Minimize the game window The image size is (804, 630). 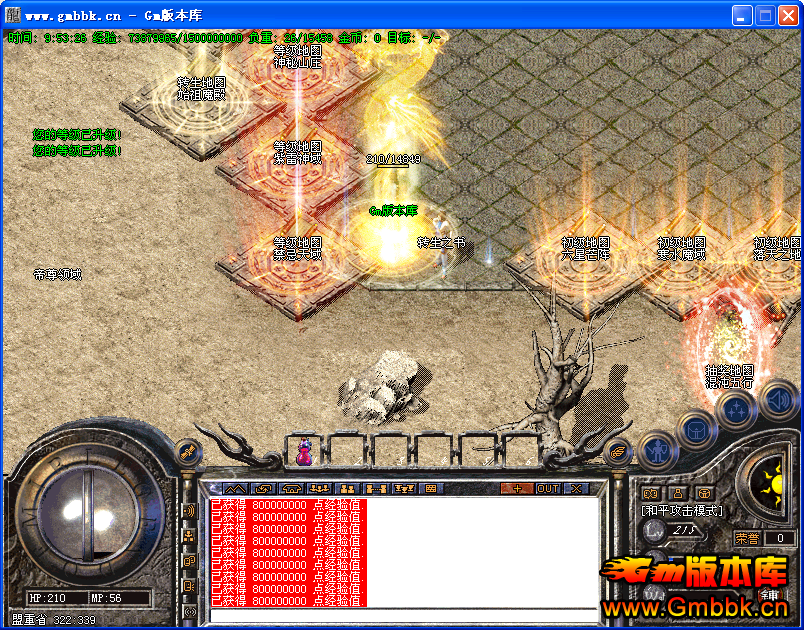tap(742, 15)
